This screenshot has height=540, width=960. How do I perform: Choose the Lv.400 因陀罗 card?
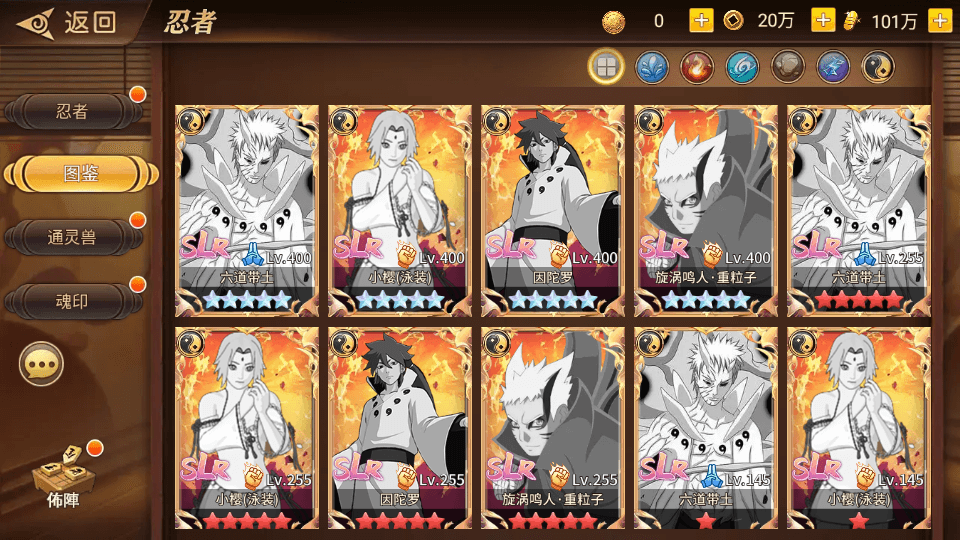coord(553,210)
